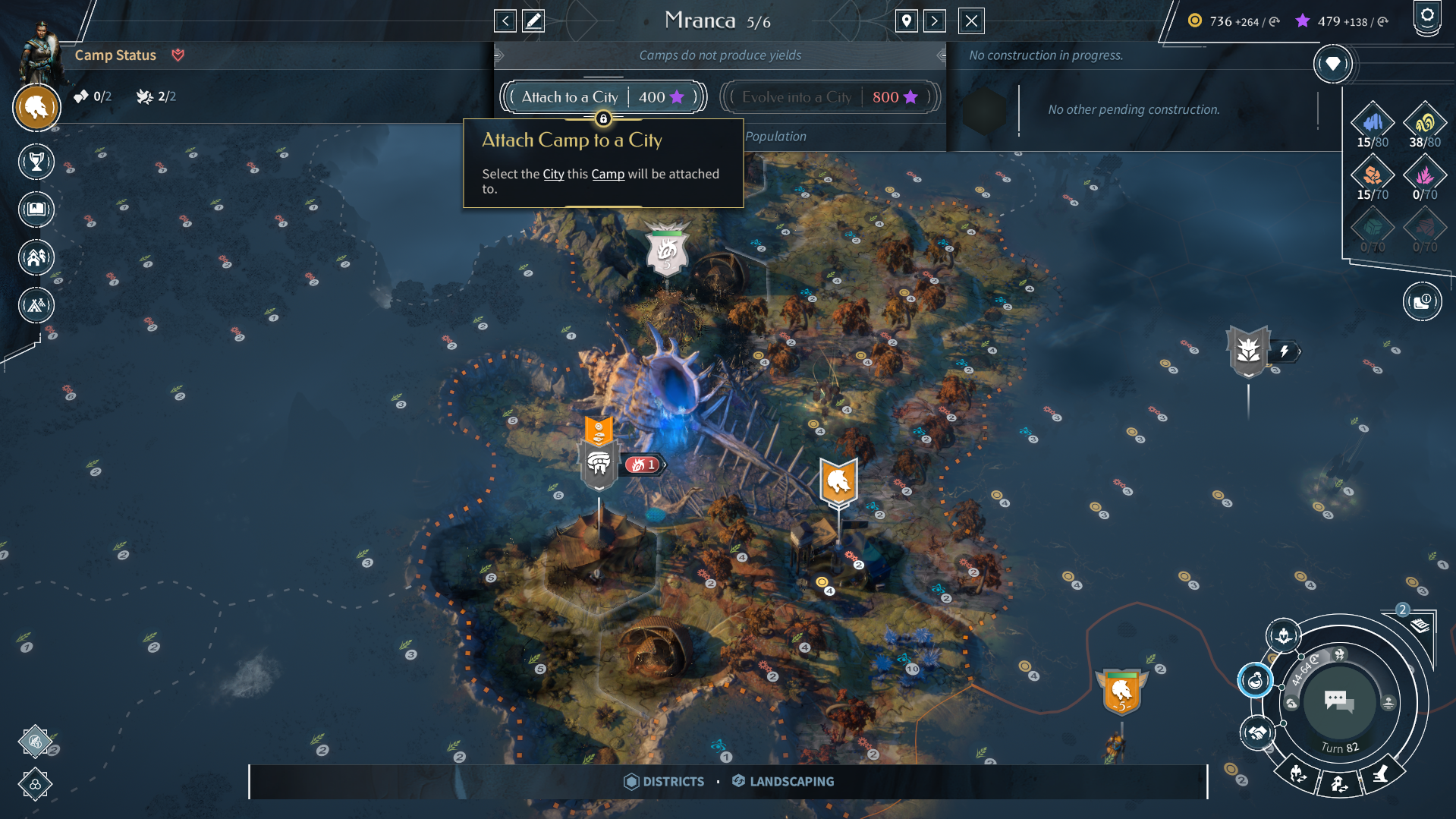The height and width of the screenshot is (819, 1456).
Task: Toggle the favorite heart on the construction panel
Action: click(1333, 65)
